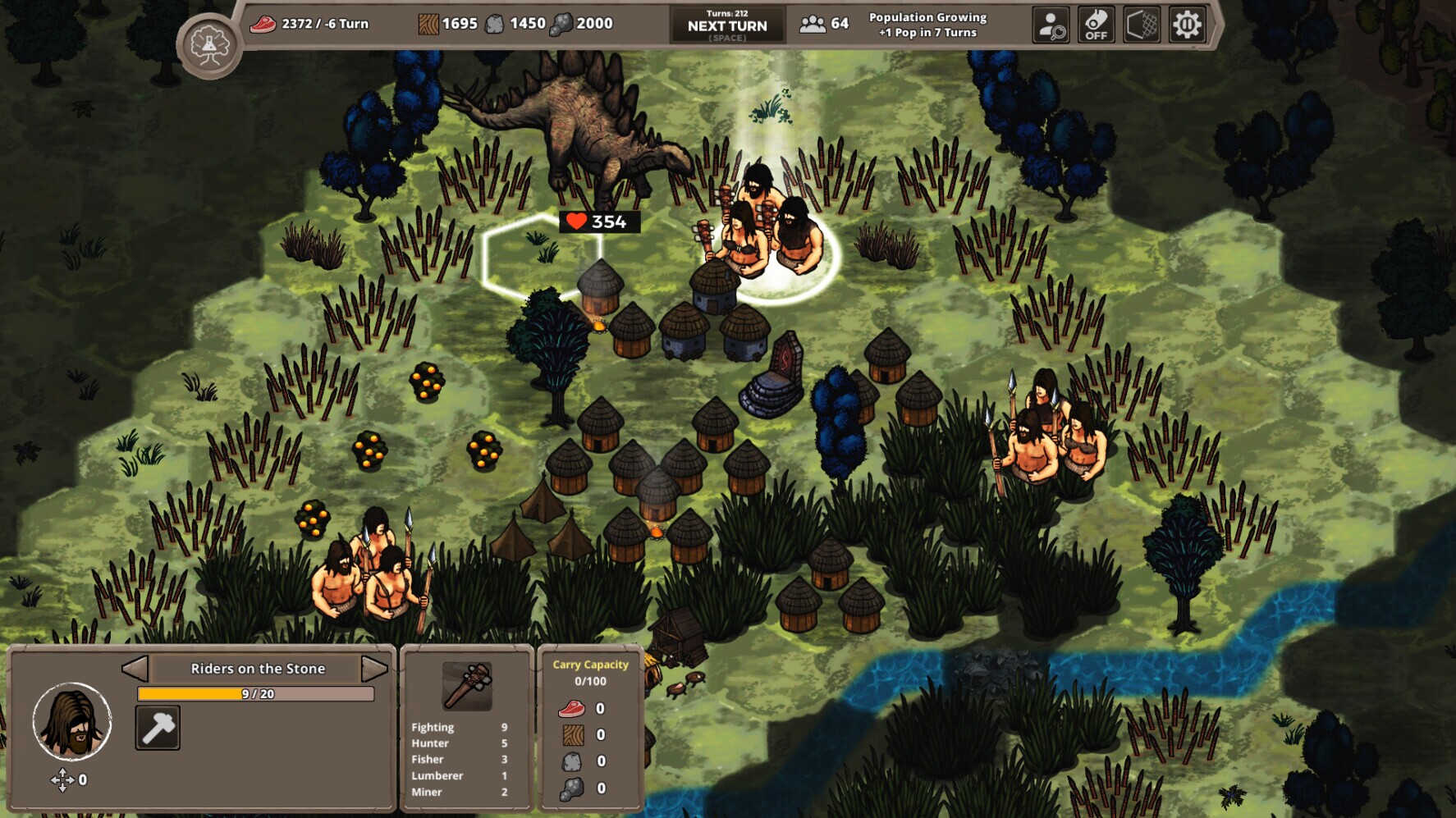Toggle the hex grid overlay button

pyautogui.click(x=1142, y=25)
